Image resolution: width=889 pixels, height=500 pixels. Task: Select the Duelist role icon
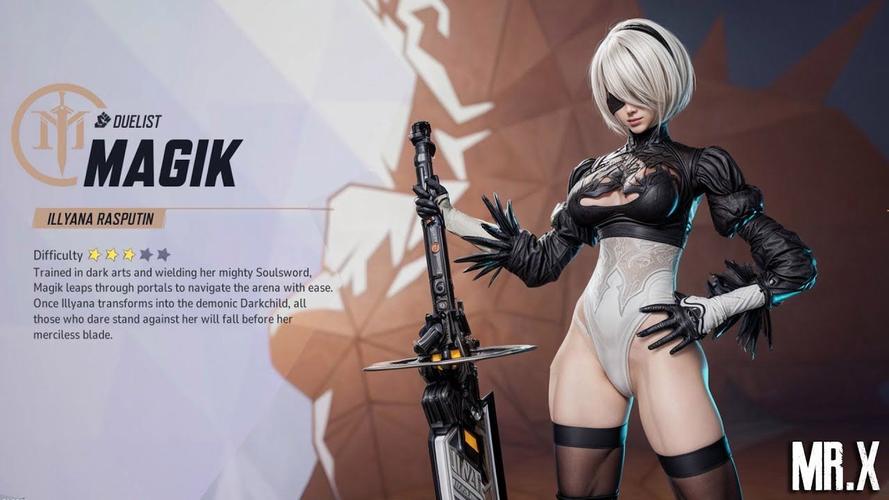(x=103, y=121)
